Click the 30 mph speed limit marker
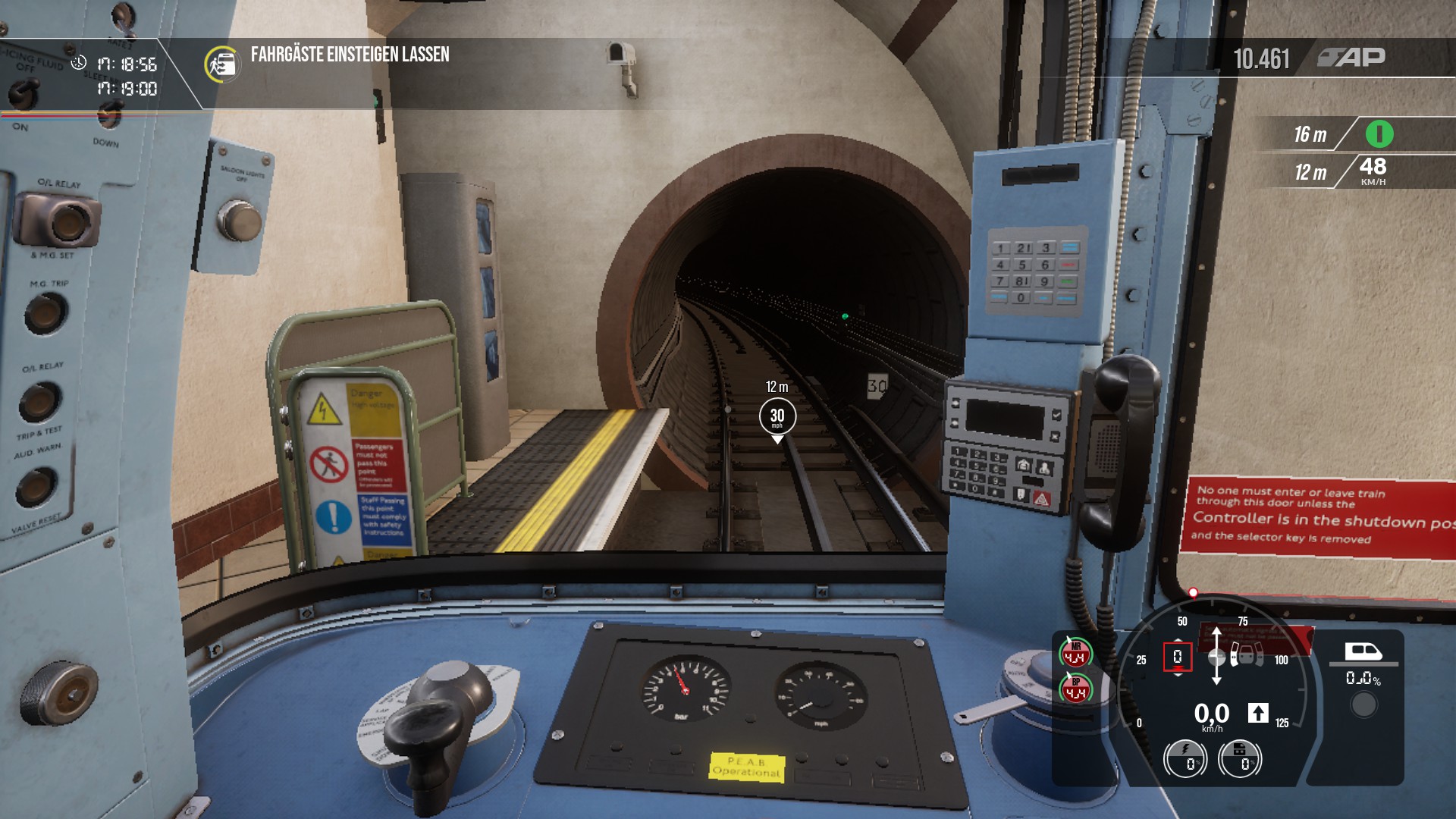This screenshot has width=1456, height=819. pos(777,416)
